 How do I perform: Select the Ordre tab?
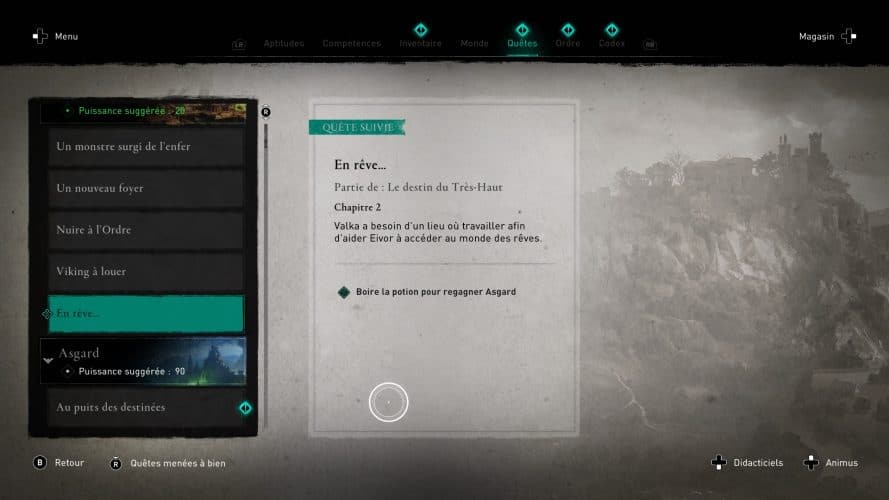[567, 44]
